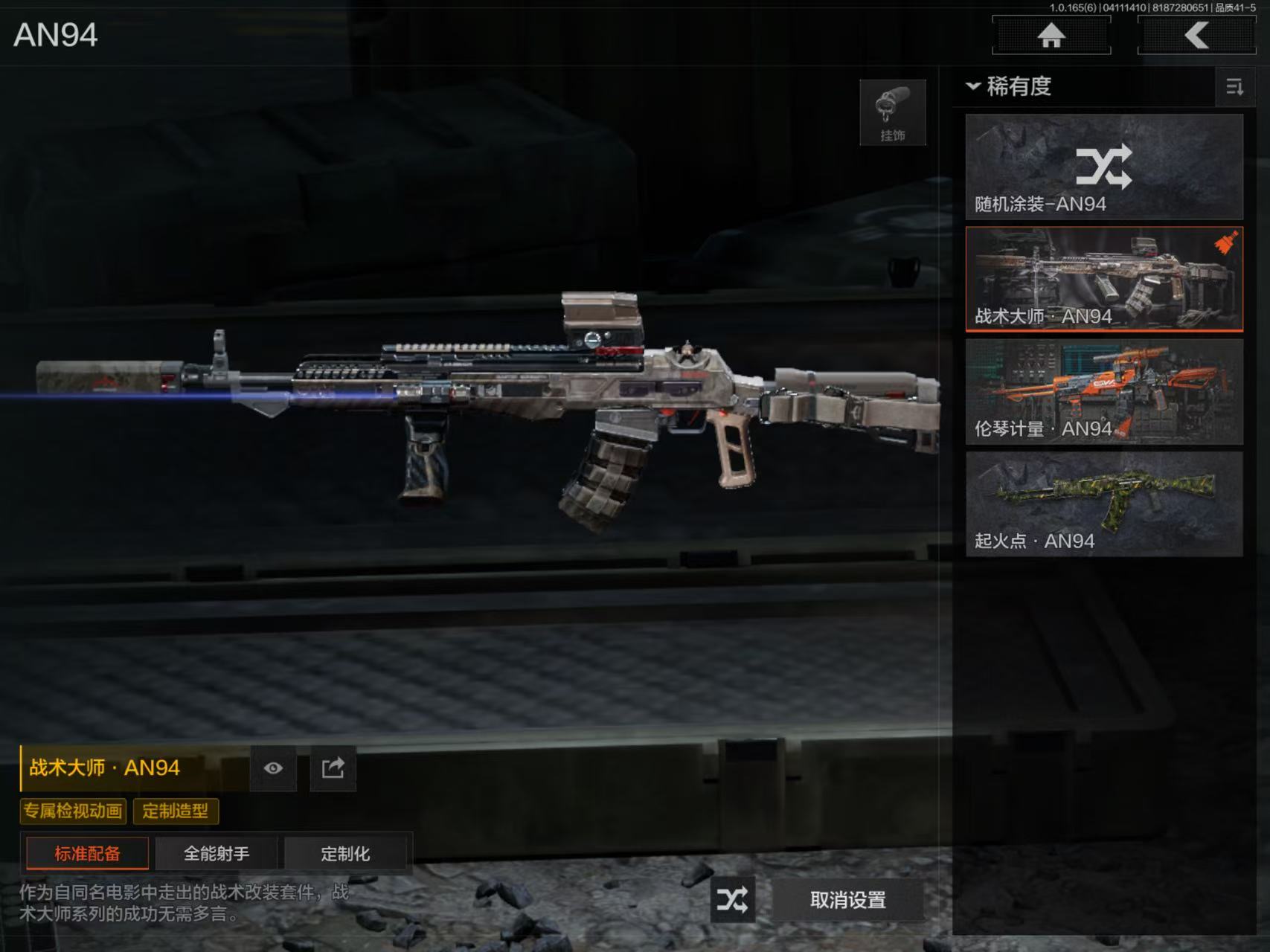Switch to the 标准配备 tab
The image size is (1270, 952).
click(x=87, y=853)
